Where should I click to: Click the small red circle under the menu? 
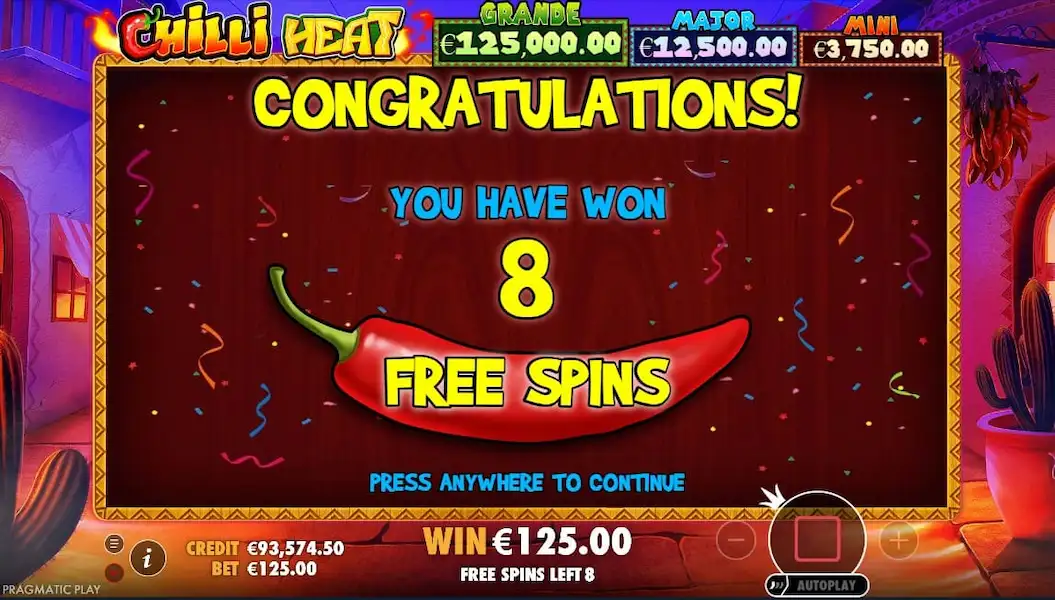114,572
